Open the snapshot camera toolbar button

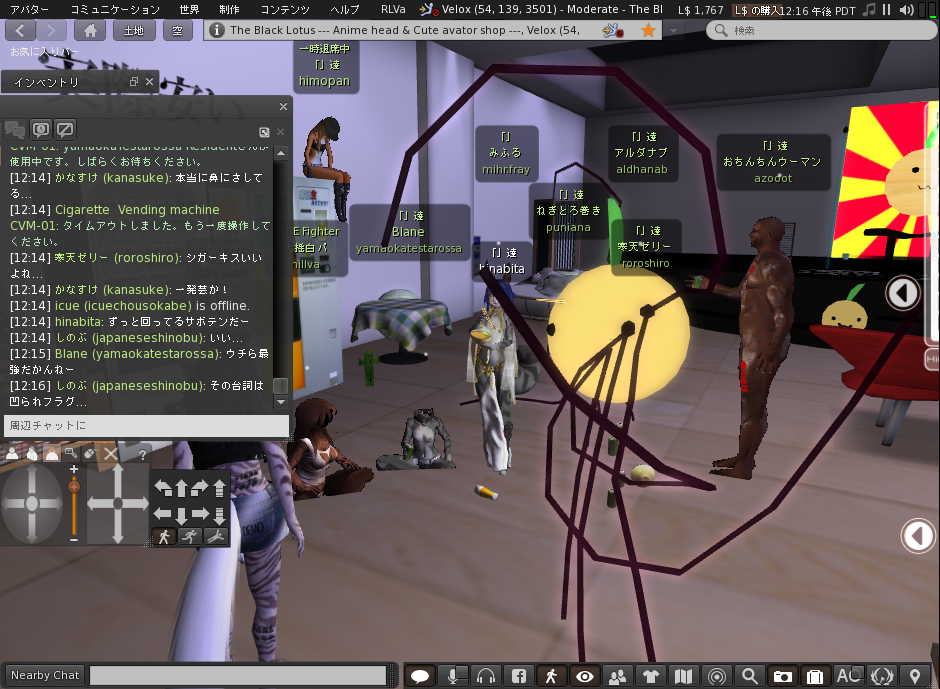coord(783,676)
